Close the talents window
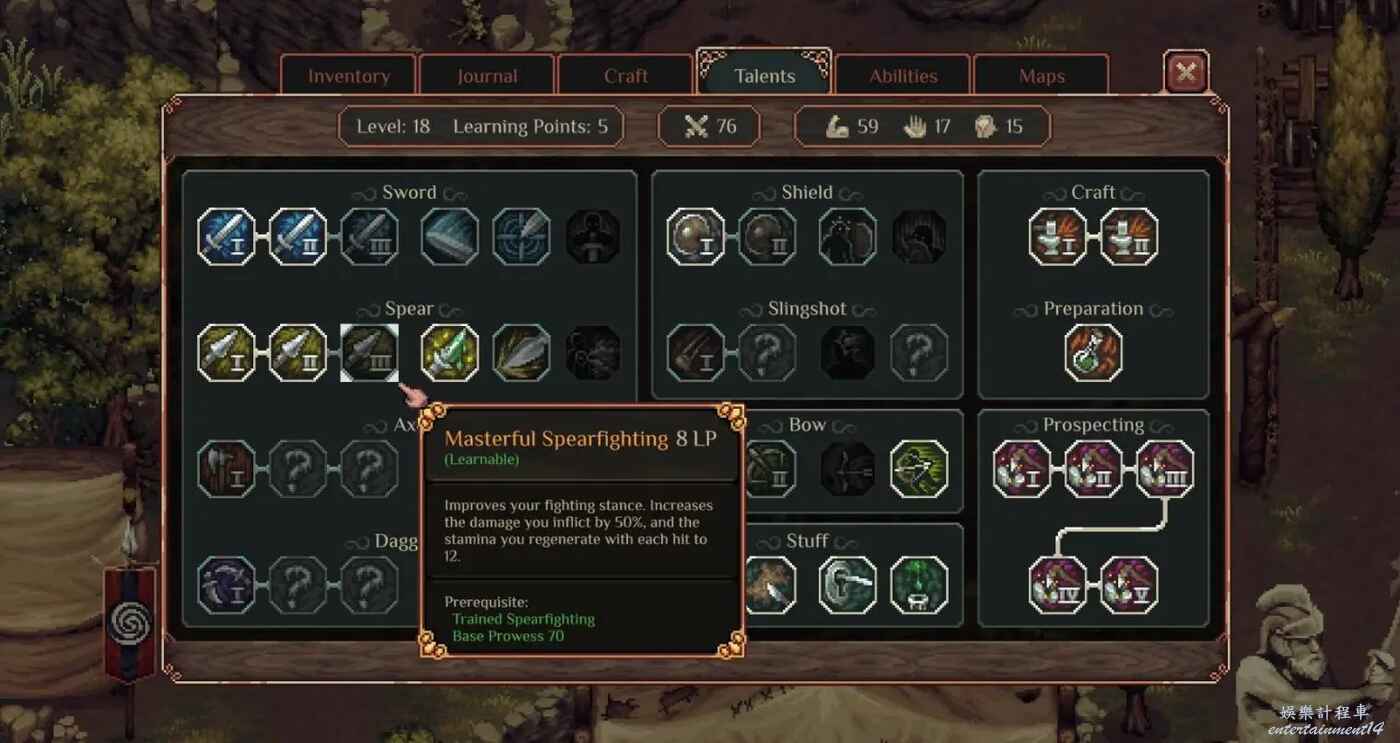The width and height of the screenshot is (1400, 743). point(1186,73)
